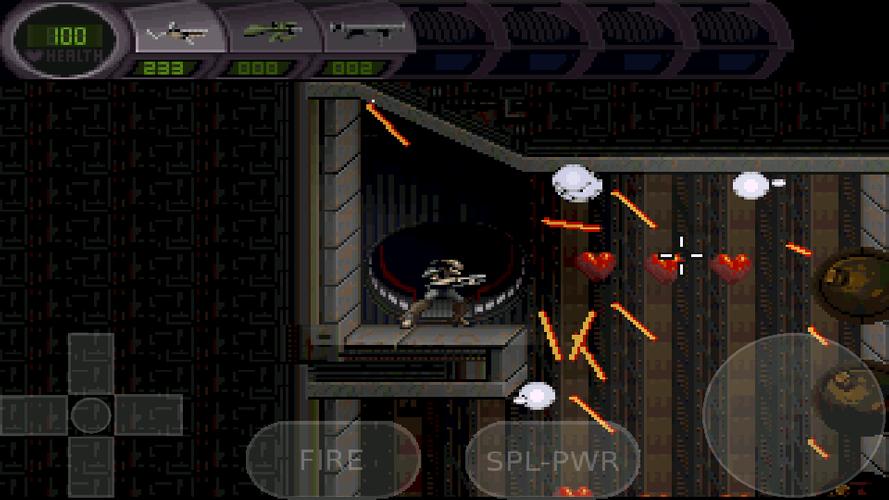Activate the SPL-PWR special power button

(552, 461)
